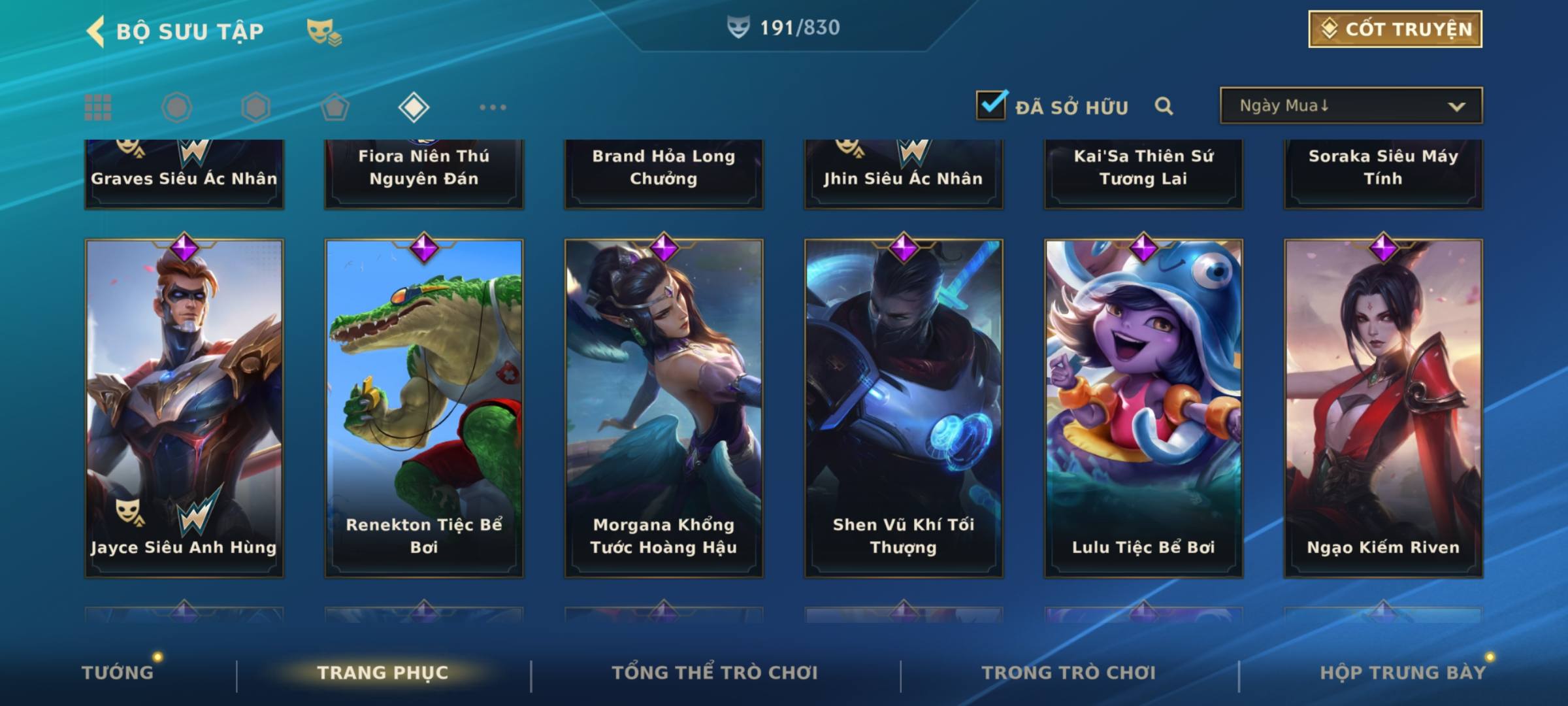Go back from Bộ Sưu Tập
This screenshot has height=706, width=1568.
tap(96, 31)
